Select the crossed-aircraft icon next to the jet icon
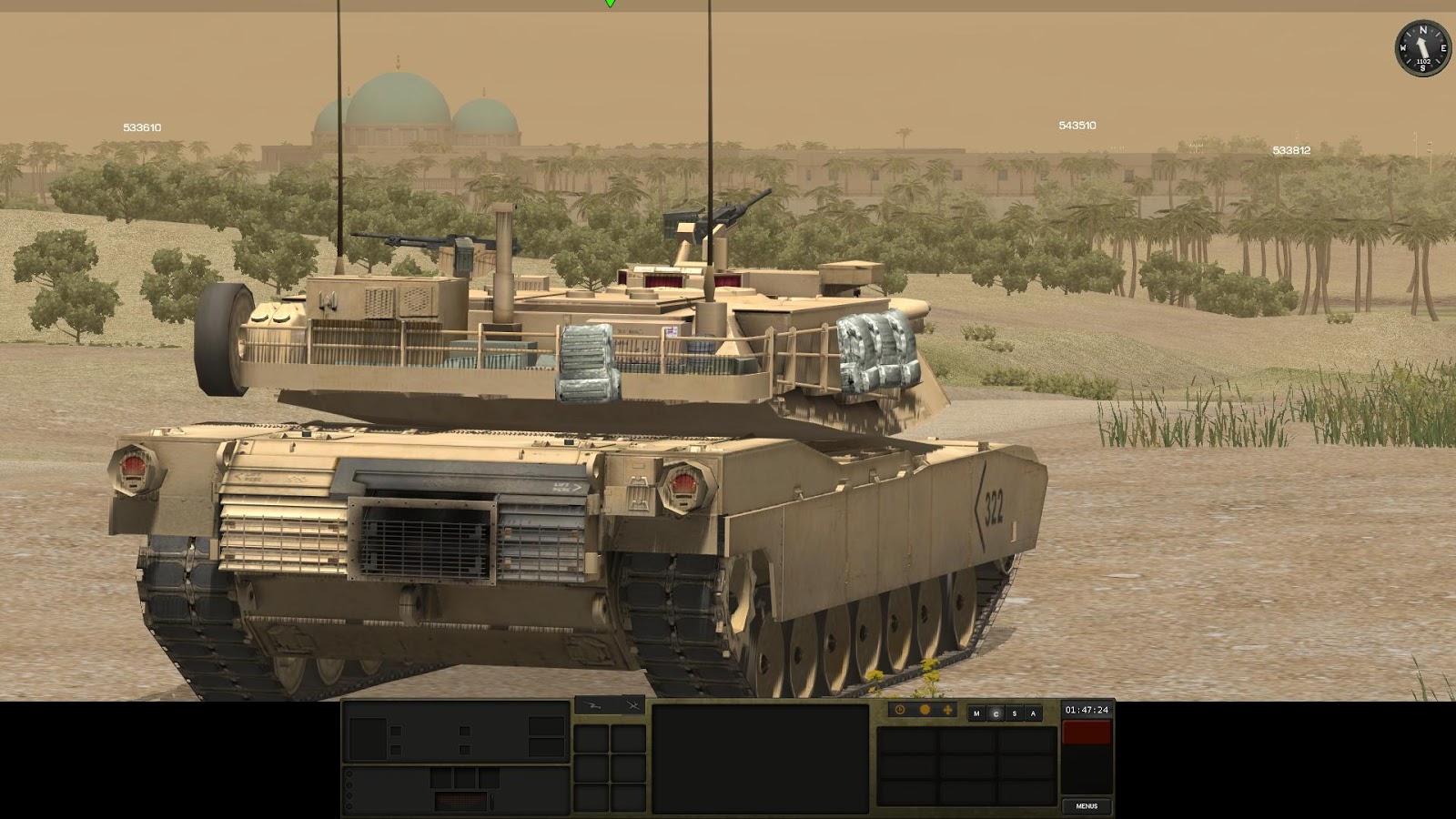This screenshot has width=1456, height=819. pyautogui.click(x=632, y=705)
